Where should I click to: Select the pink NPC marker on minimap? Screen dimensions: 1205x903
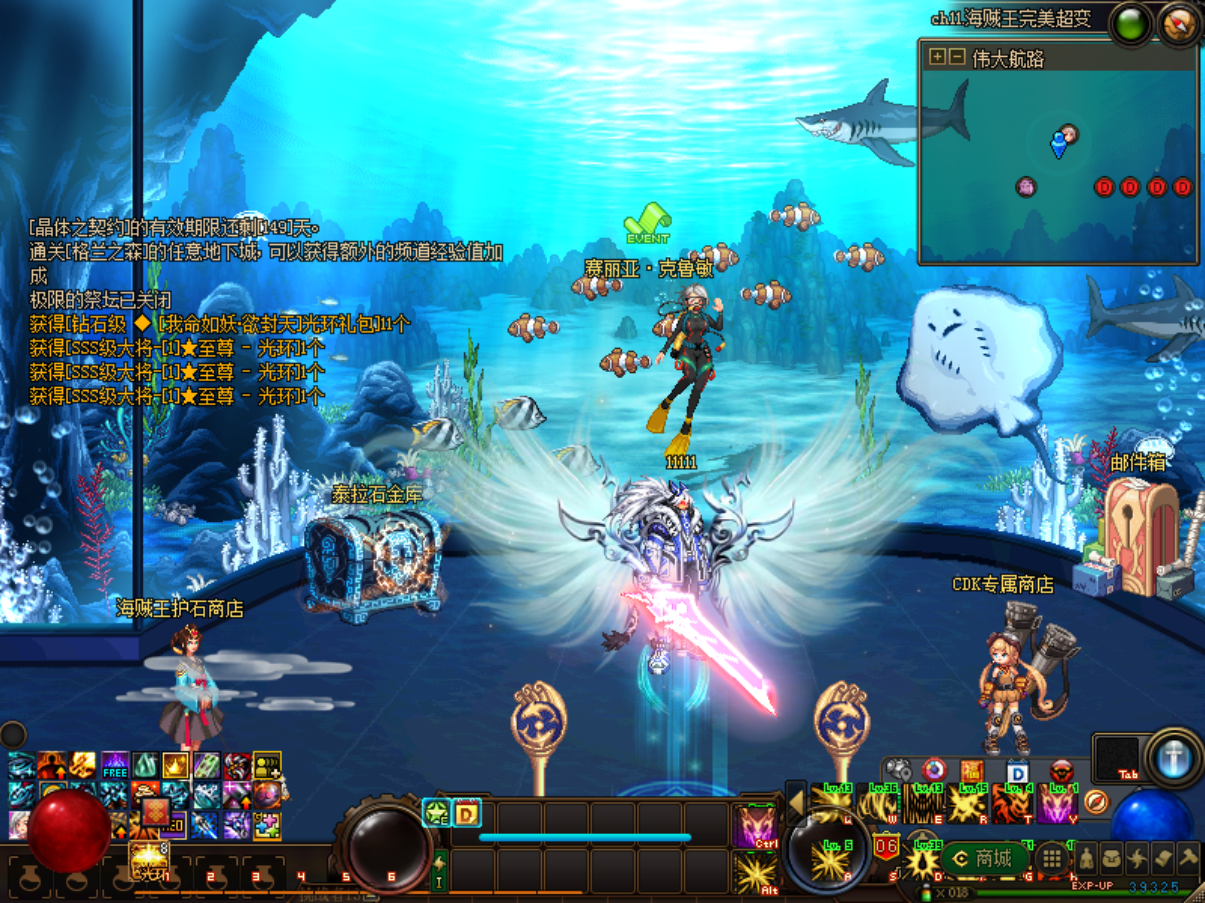tap(1026, 186)
